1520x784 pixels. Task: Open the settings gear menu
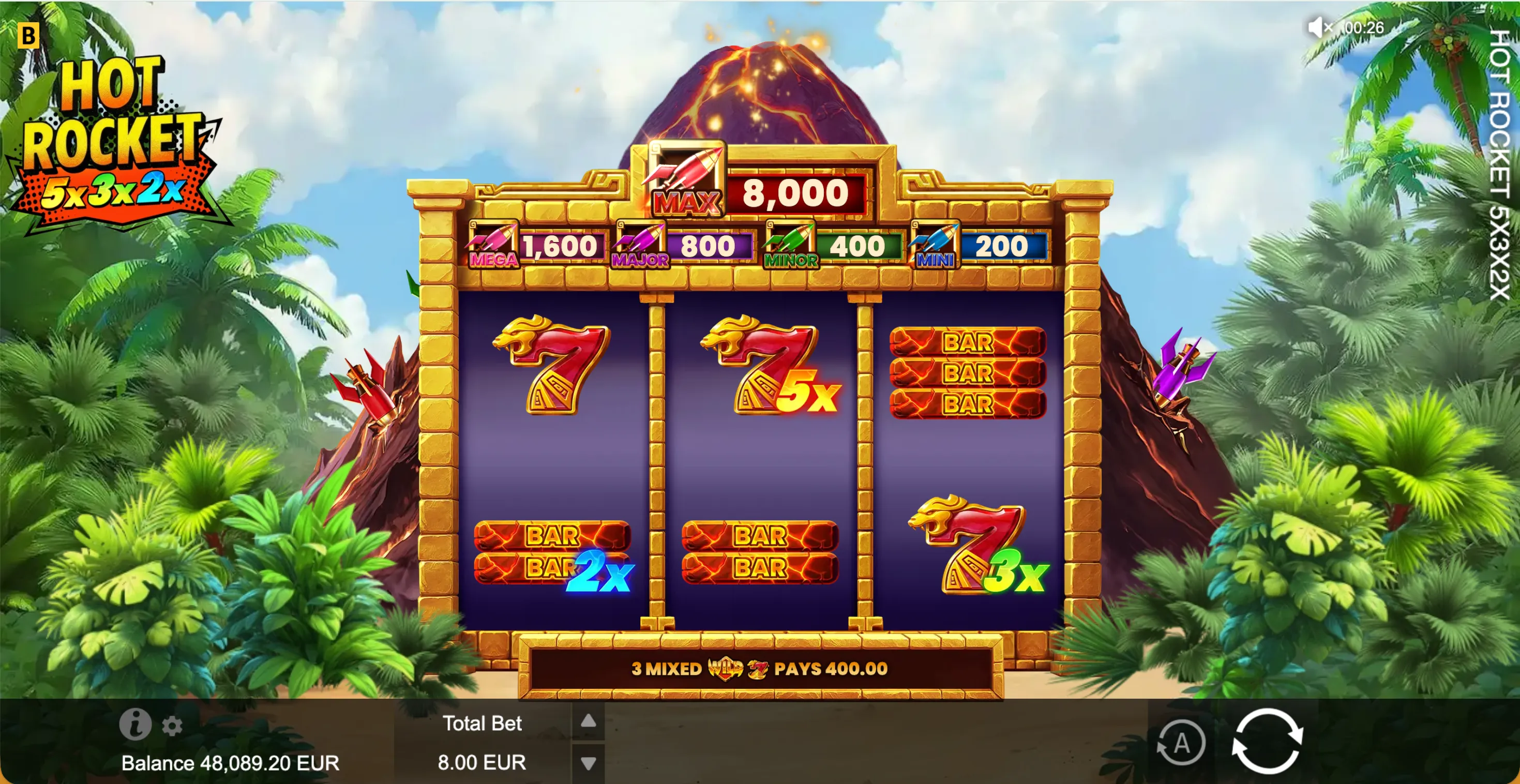[x=171, y=725]
